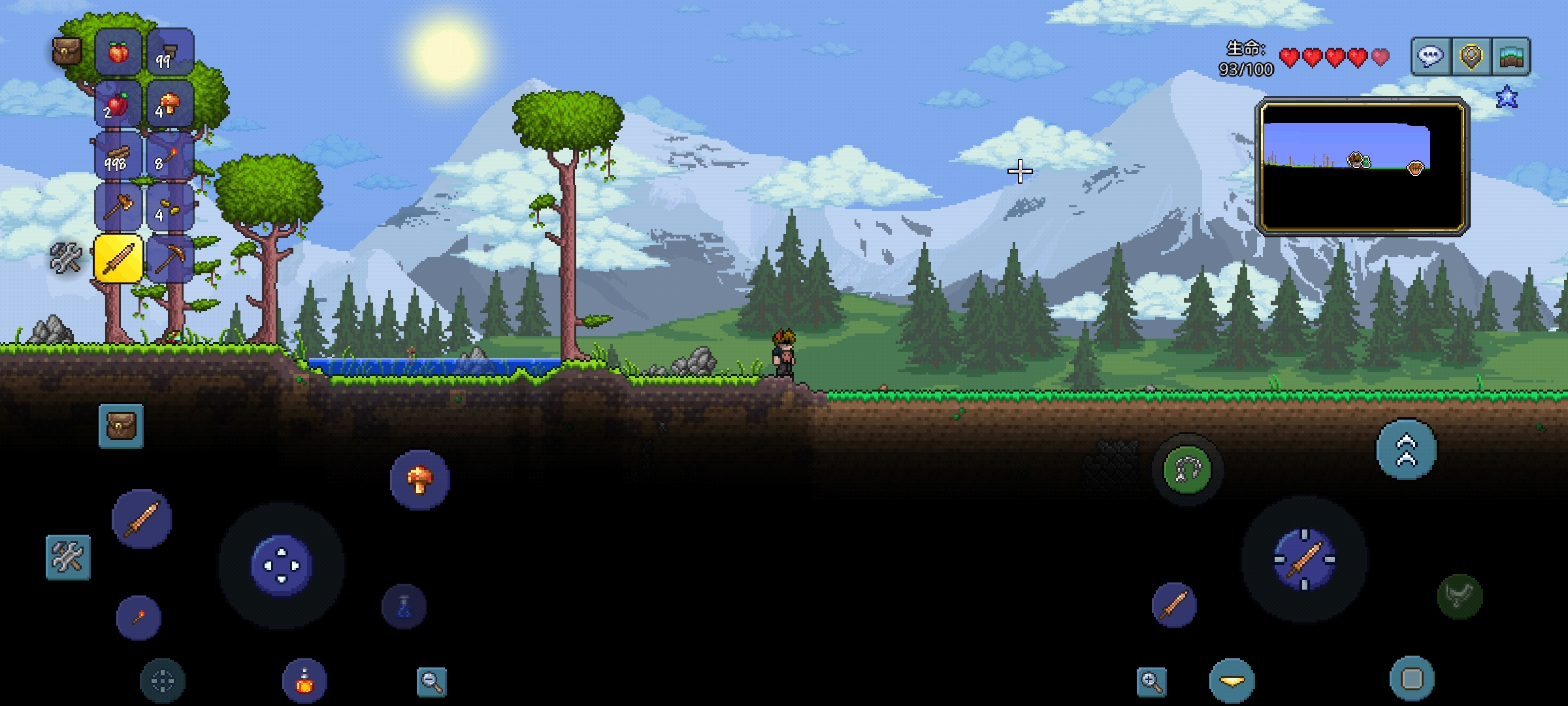The image size is (1568, 706).
Task: Open the chat speech bubble button
Action: (1431, 57)
